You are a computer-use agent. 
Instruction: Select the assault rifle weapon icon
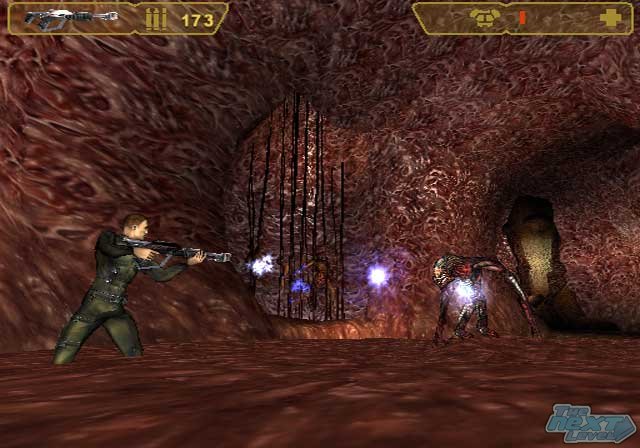[x=70, y=18]
